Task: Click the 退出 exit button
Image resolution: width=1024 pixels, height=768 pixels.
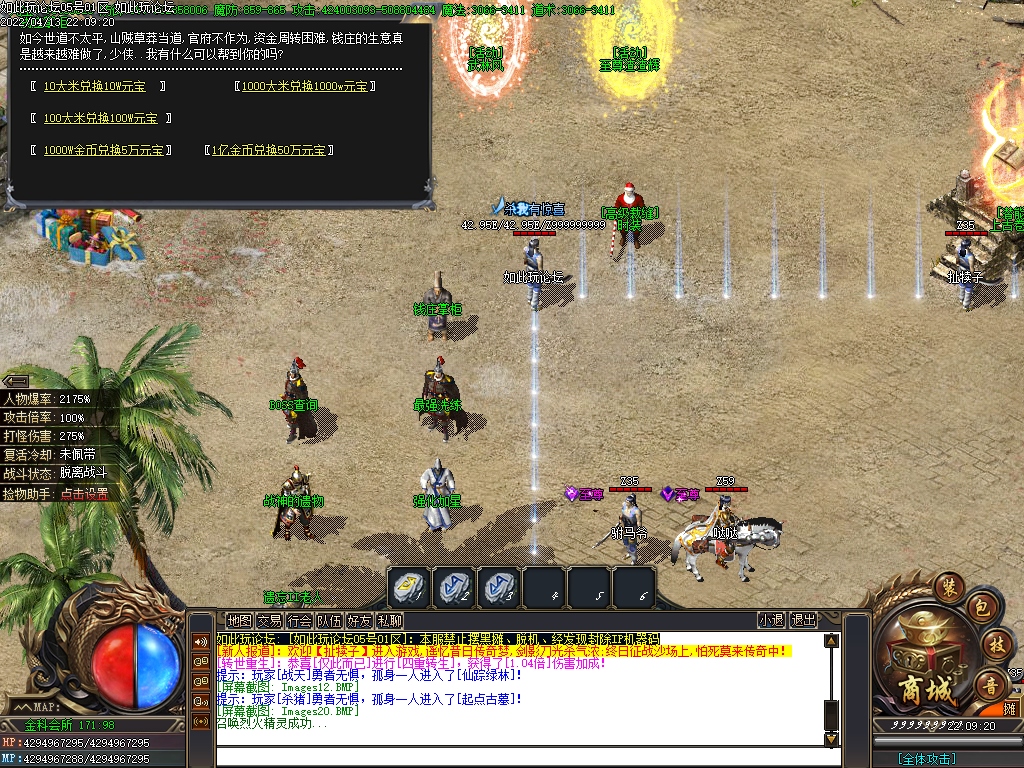Action: click(804, 621)
